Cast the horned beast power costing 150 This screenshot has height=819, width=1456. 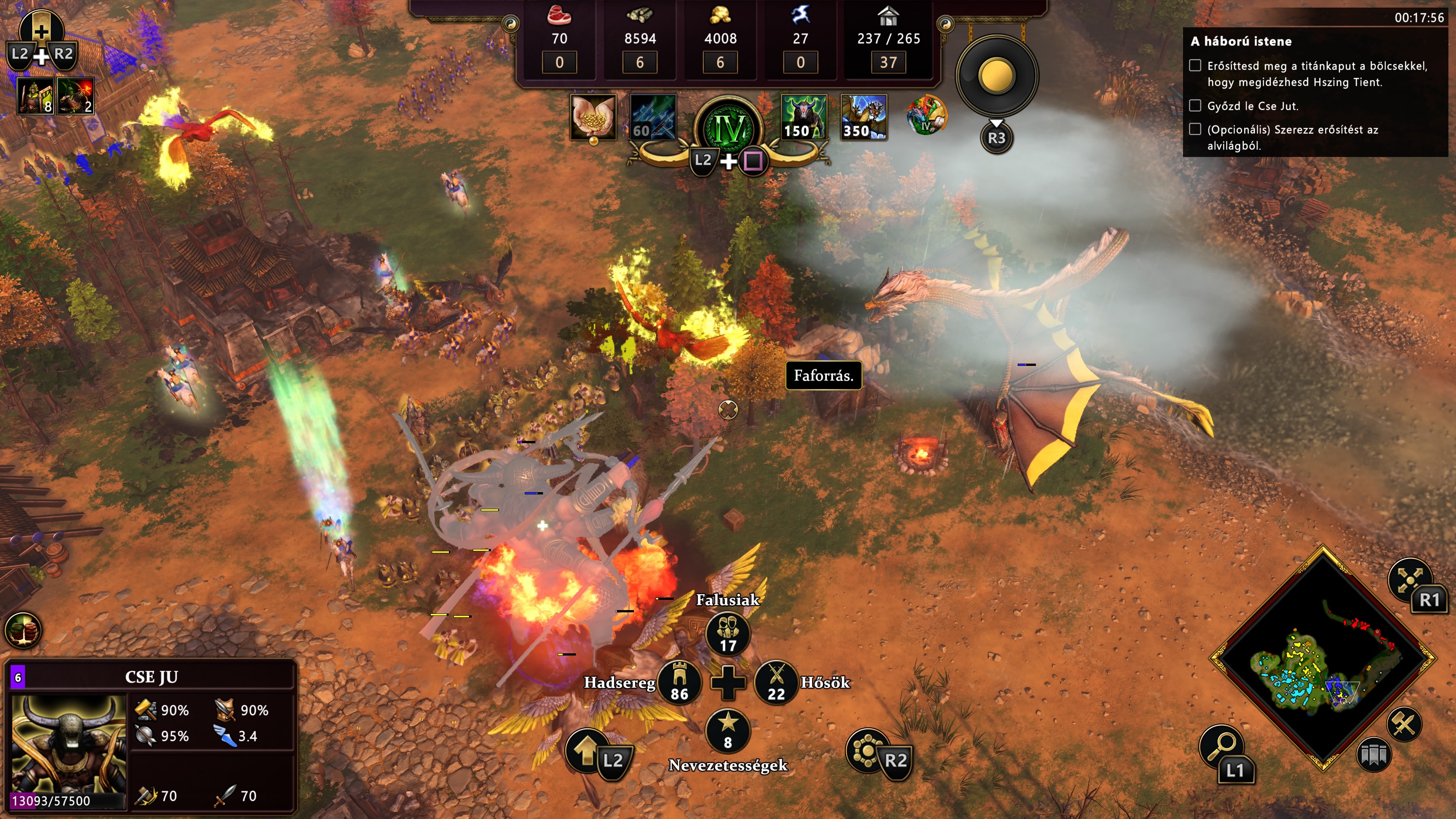804,117
